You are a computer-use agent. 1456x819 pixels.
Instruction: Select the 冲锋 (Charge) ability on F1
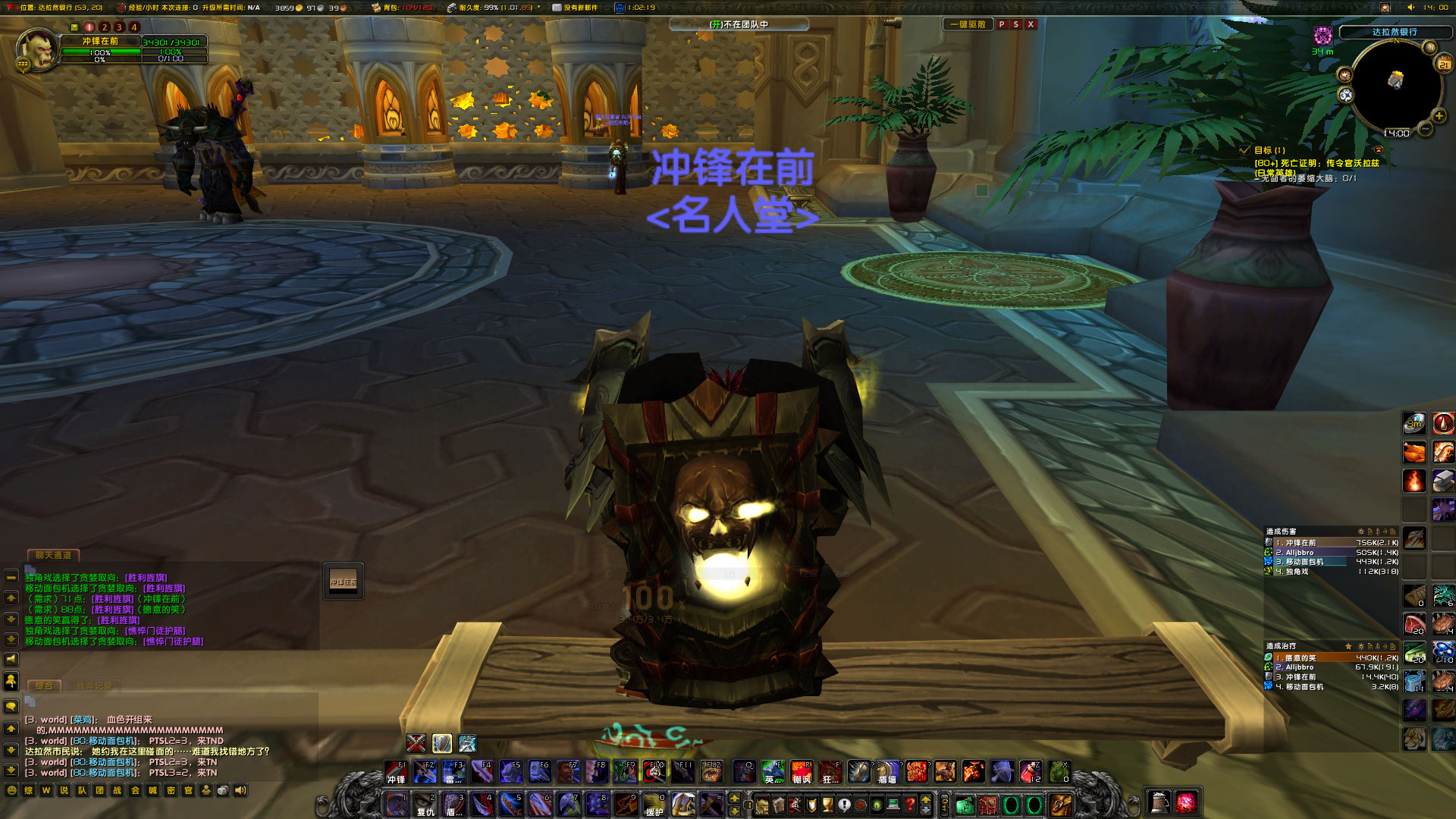(395, 772)
